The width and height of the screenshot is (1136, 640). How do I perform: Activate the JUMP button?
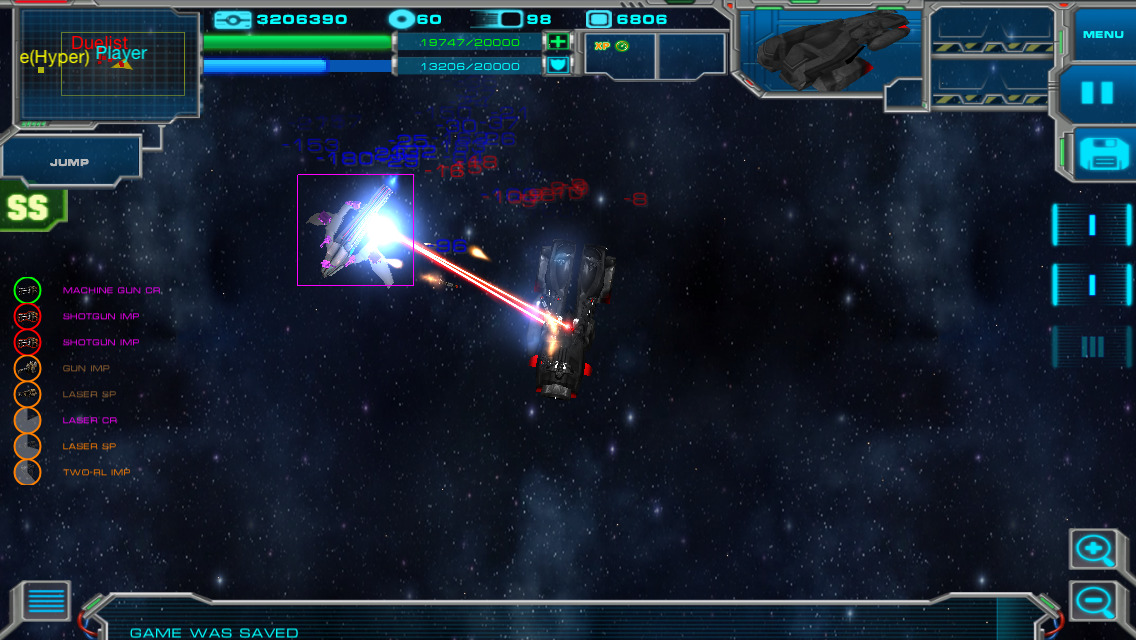coord(70,162)
